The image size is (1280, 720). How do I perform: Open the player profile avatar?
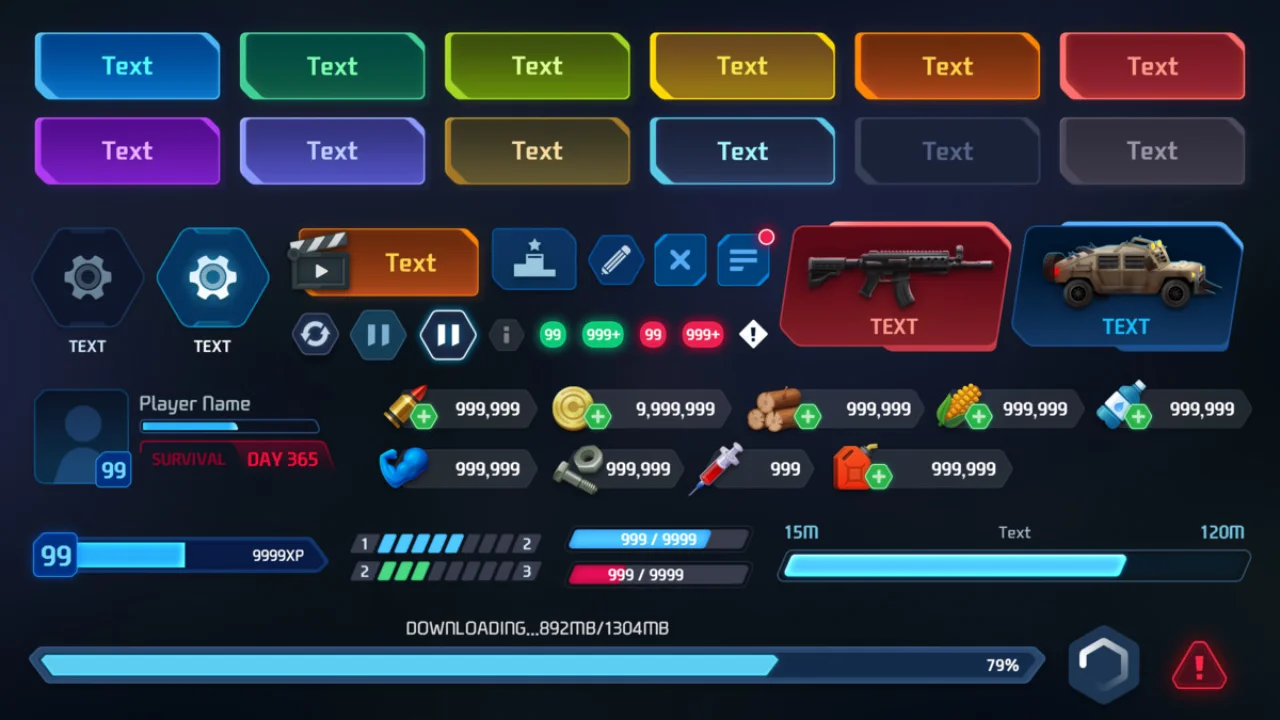(81, 437)
